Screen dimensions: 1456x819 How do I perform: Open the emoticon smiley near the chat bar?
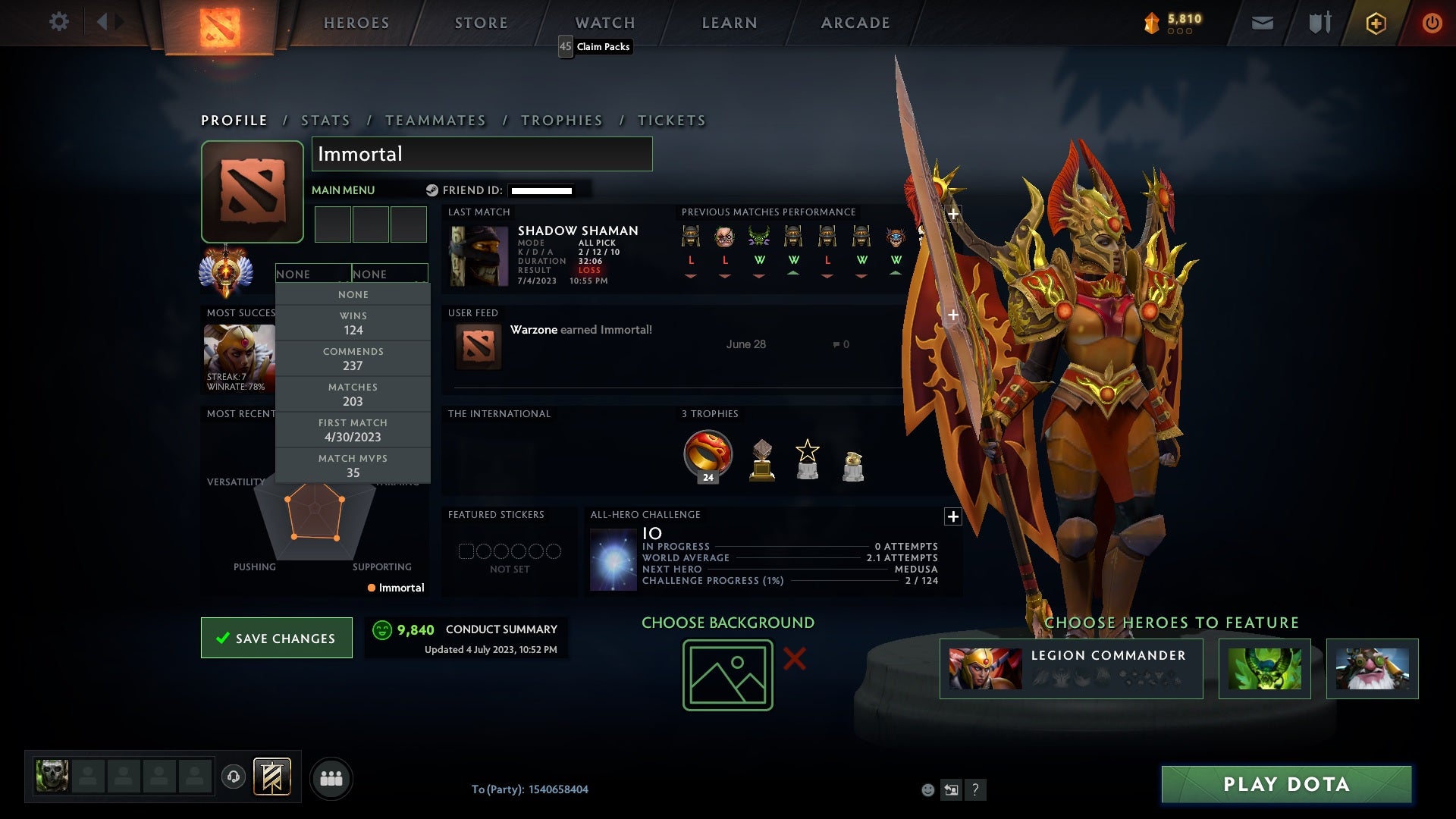(x=928, y=790)
